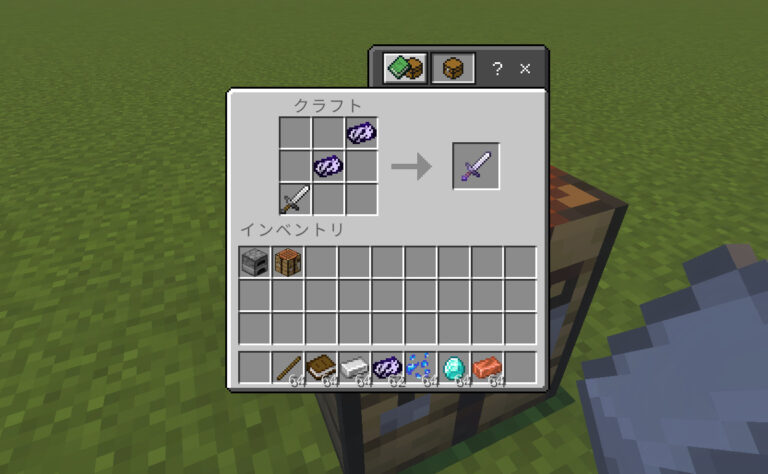Select the furnace in the inventory
This screenshot has width=768, height=474.
[x=255, y=263]
